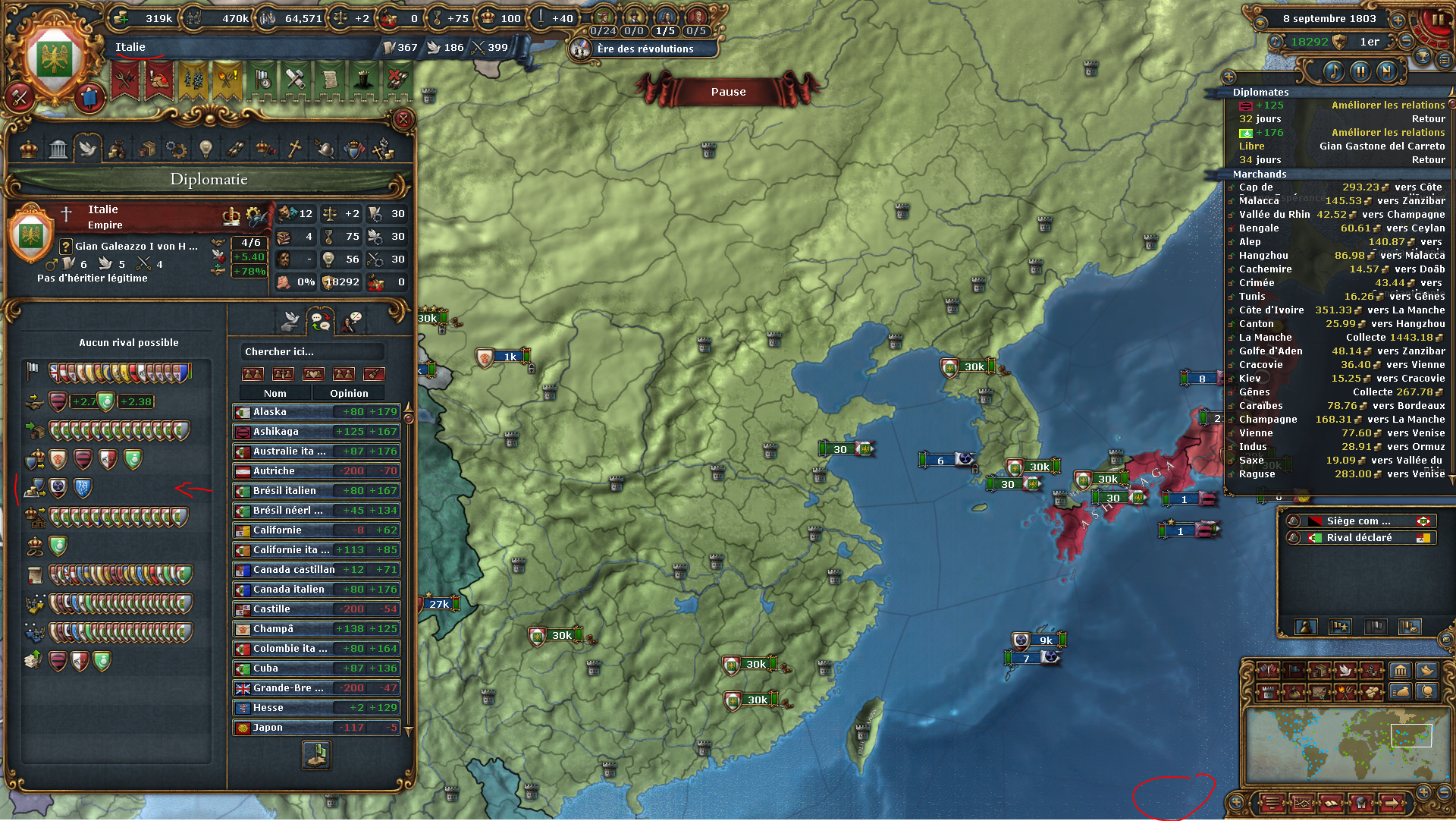
Task: Toggle the heart opinion filter above the country list
Action: point(314,375)
